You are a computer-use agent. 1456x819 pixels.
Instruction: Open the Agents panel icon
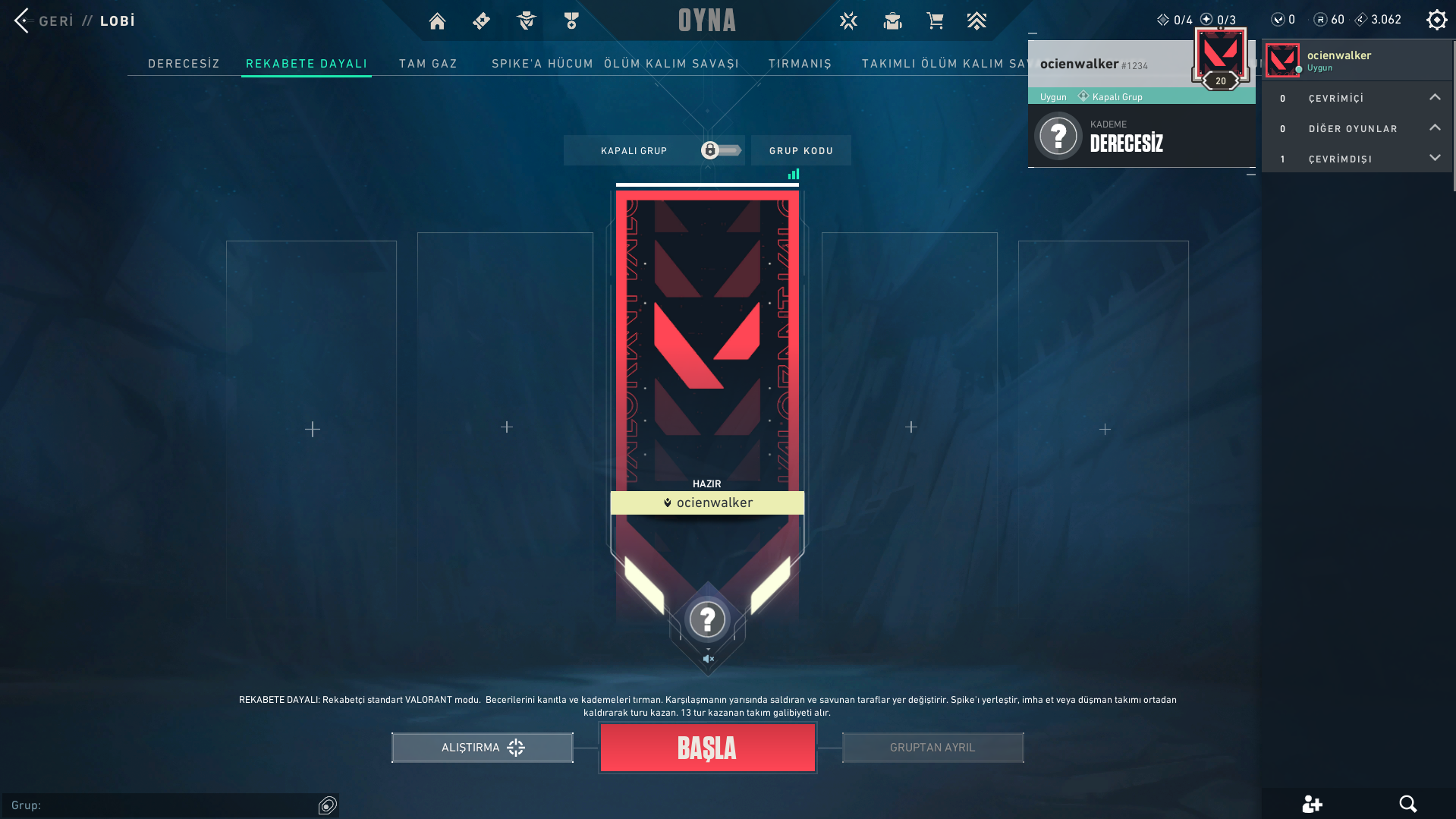525,20
